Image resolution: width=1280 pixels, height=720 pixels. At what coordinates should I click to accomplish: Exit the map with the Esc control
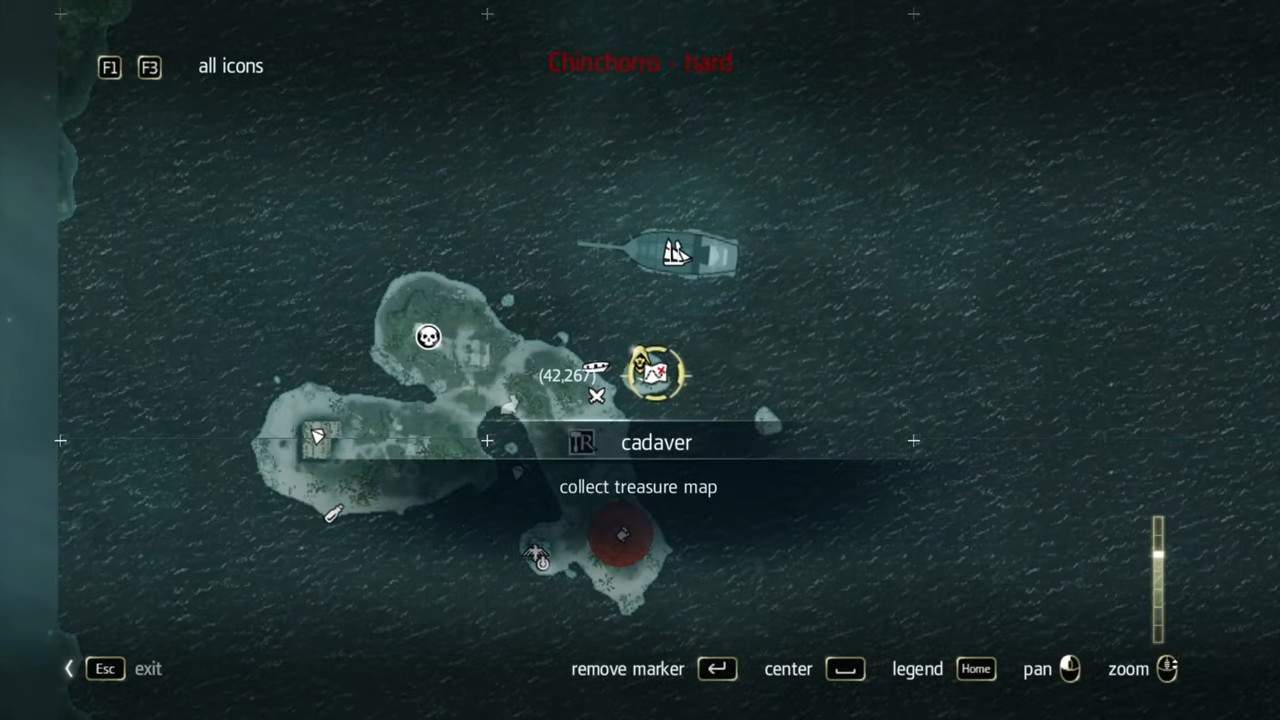[x=105, y=669]
